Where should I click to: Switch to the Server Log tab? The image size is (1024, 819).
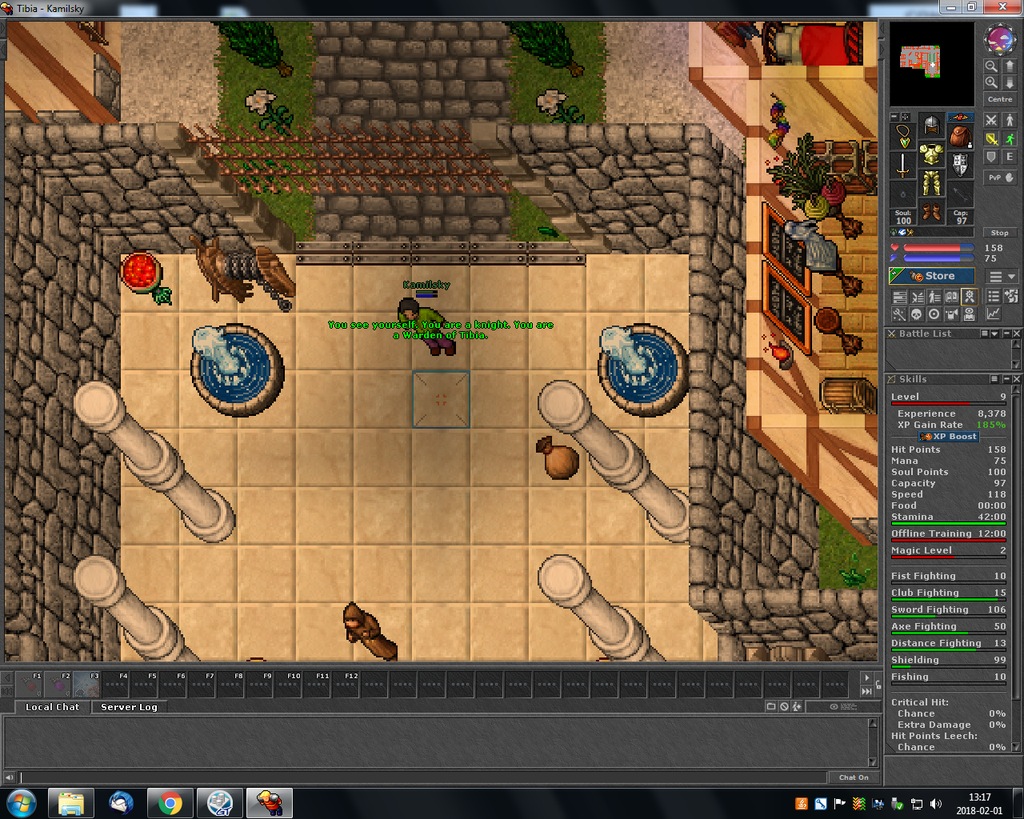pyautogui.click(x=129, y=707)
